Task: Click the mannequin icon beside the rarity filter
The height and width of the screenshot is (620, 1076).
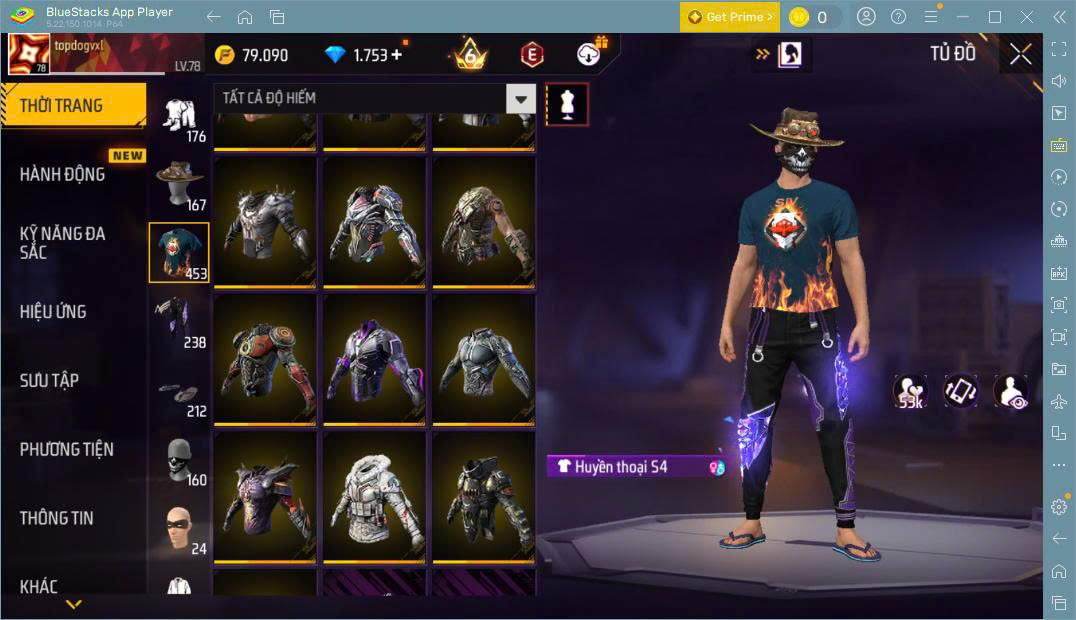Action: [567, 104]
